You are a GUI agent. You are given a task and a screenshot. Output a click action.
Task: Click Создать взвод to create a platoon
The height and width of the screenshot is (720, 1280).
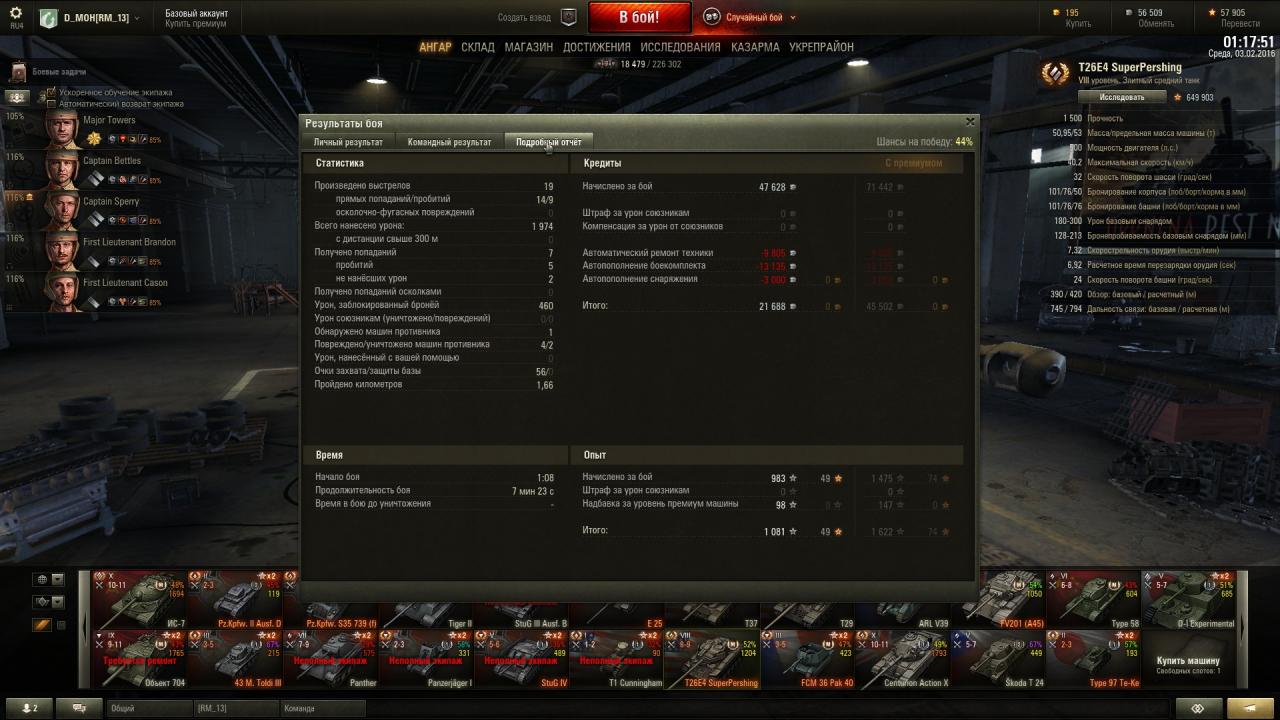pyautogui.click(x=524, y=17)
